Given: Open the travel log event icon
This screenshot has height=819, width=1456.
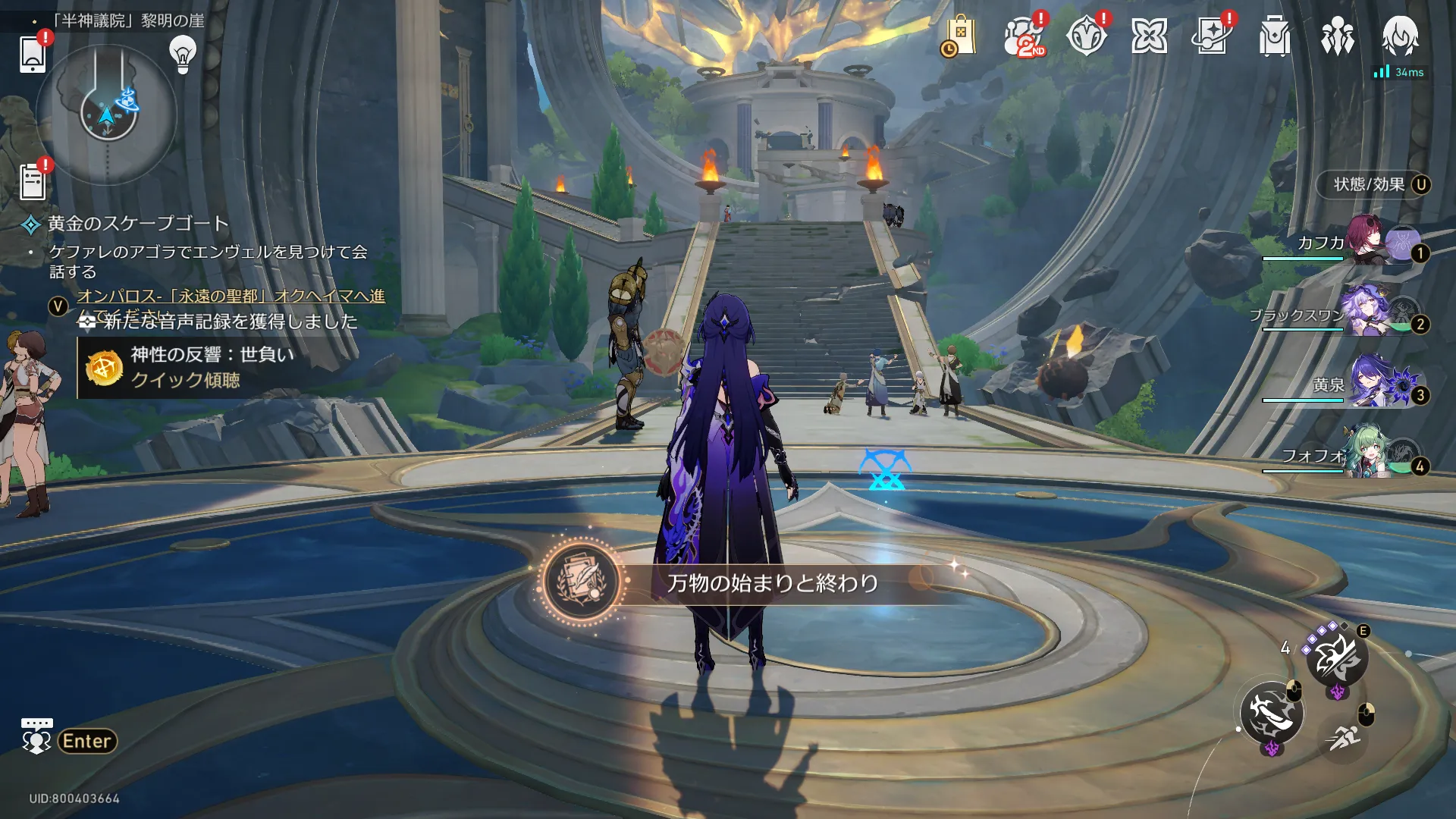Looking at the screenshot, I should point(1086,36).
